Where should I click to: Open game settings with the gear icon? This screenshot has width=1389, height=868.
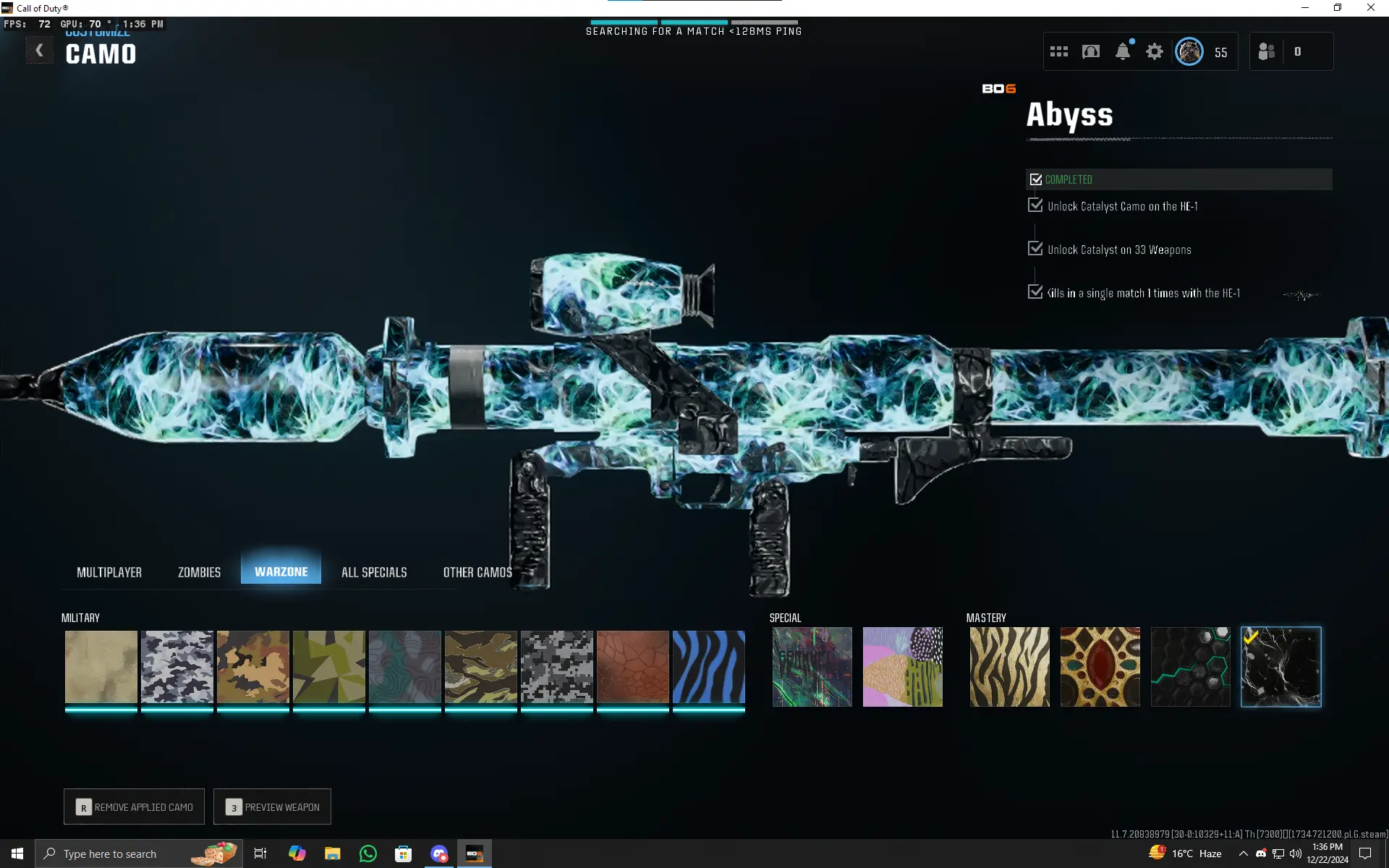point(1154,51)
